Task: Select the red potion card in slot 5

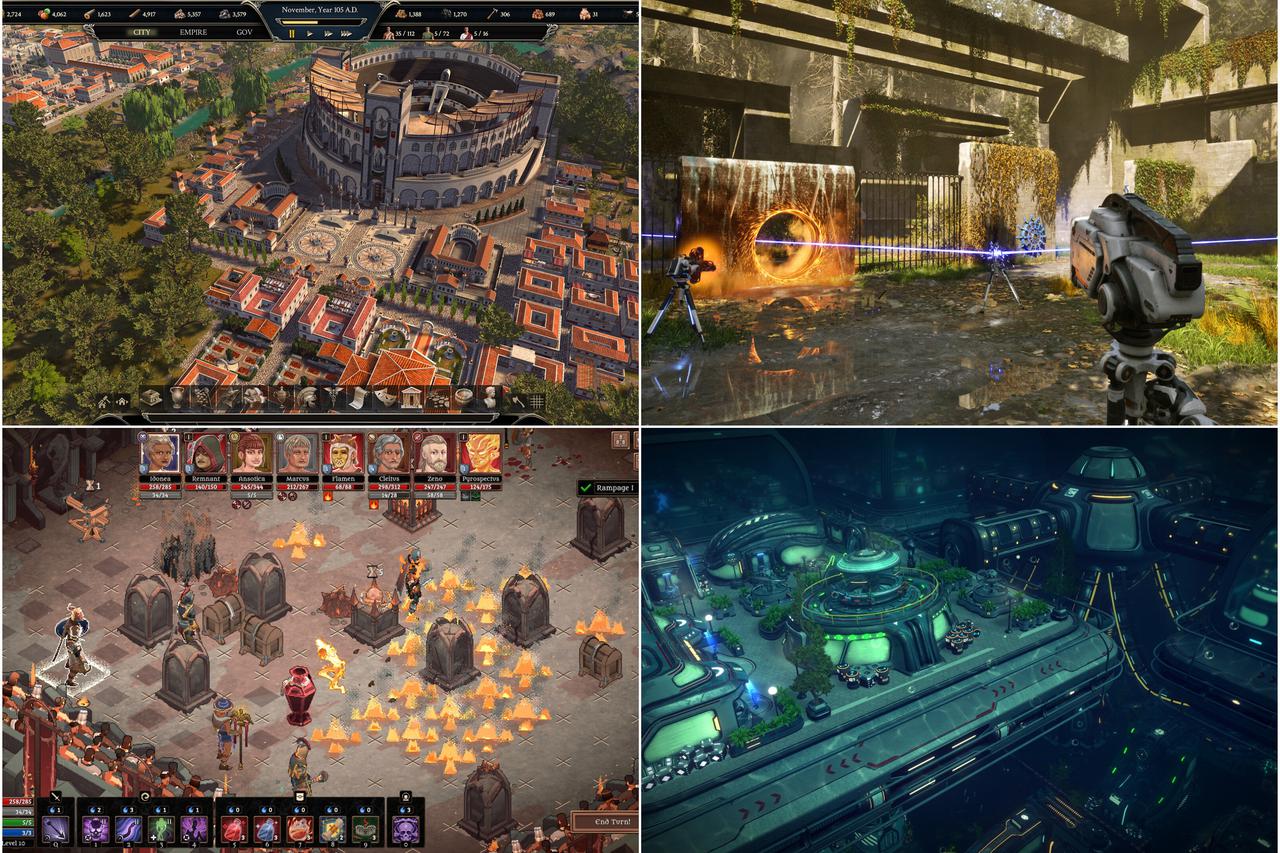Action: [x=233, y=830]
